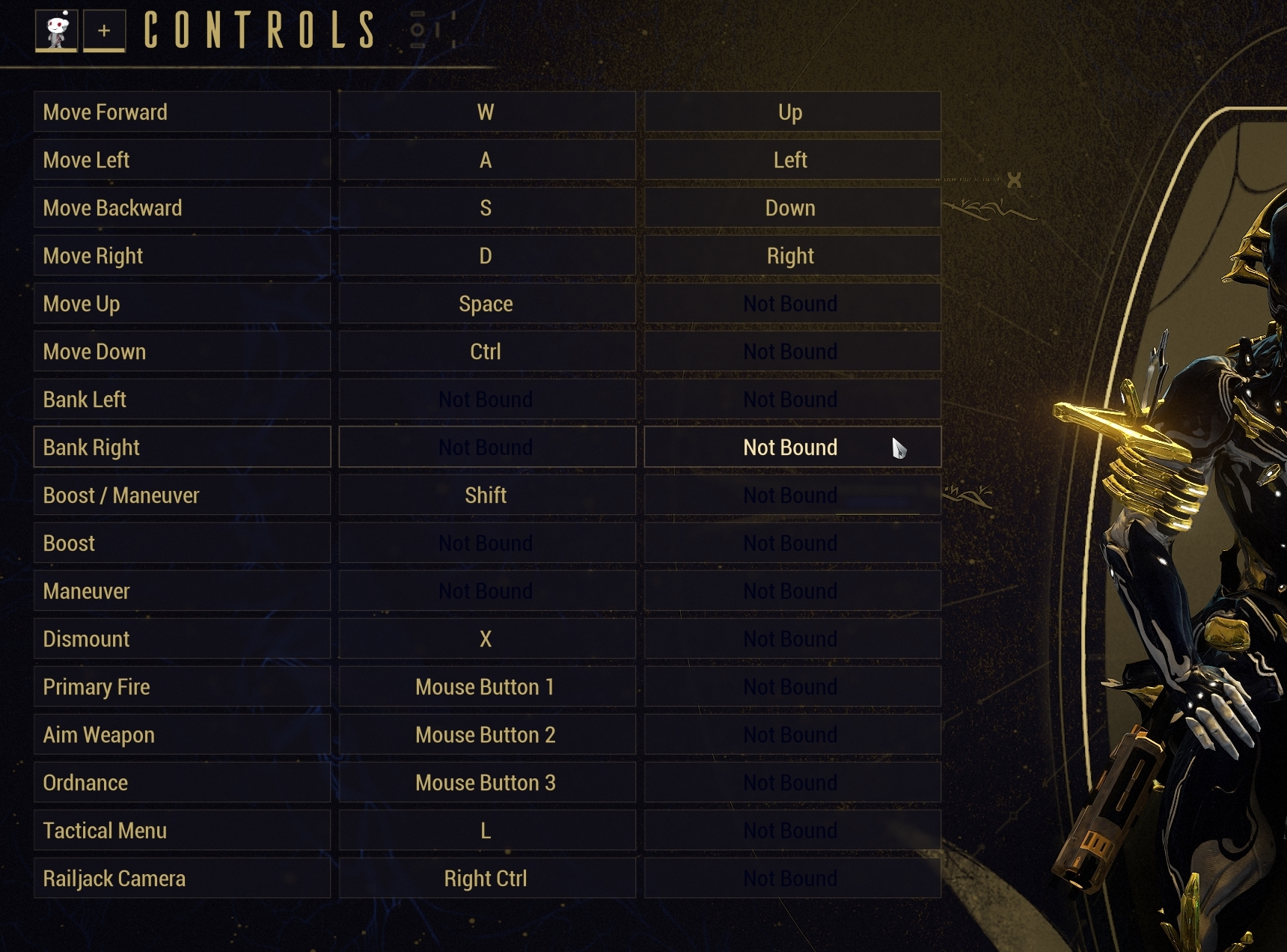The width and height of the screenshot is (1287, 952).
Task: Select the A key binding for Move Left
Action: click(486, 159)
